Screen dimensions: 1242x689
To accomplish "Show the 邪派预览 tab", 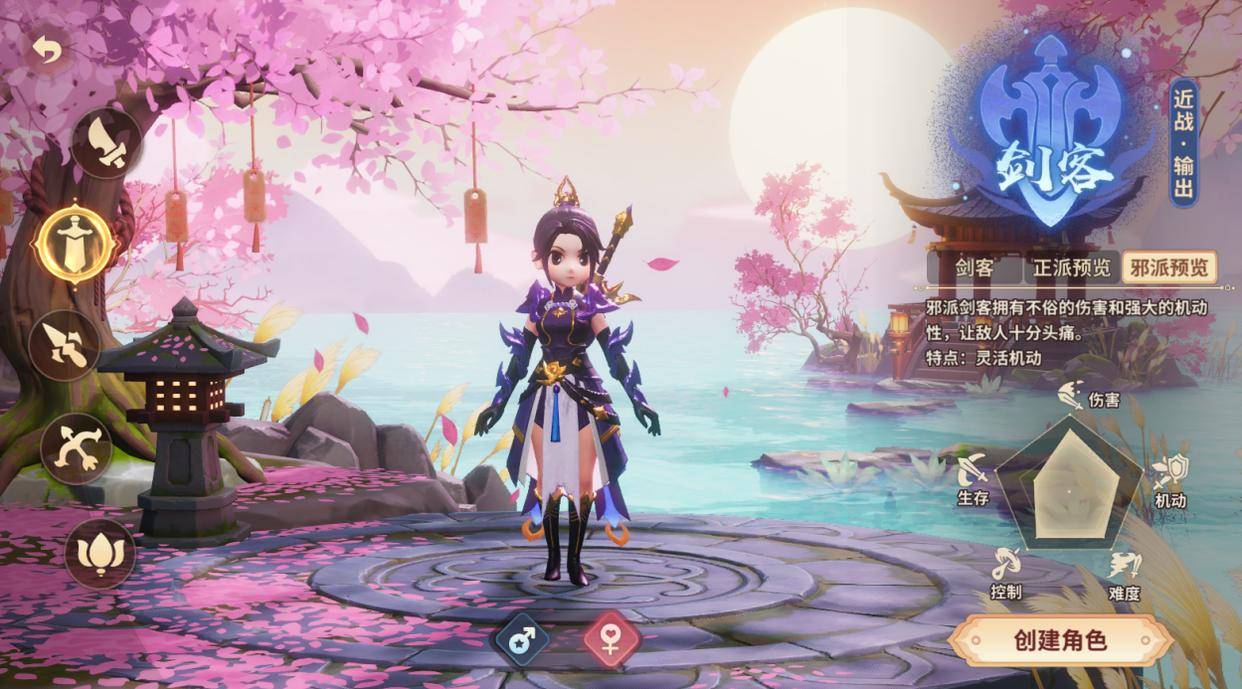I will 1169,268.
